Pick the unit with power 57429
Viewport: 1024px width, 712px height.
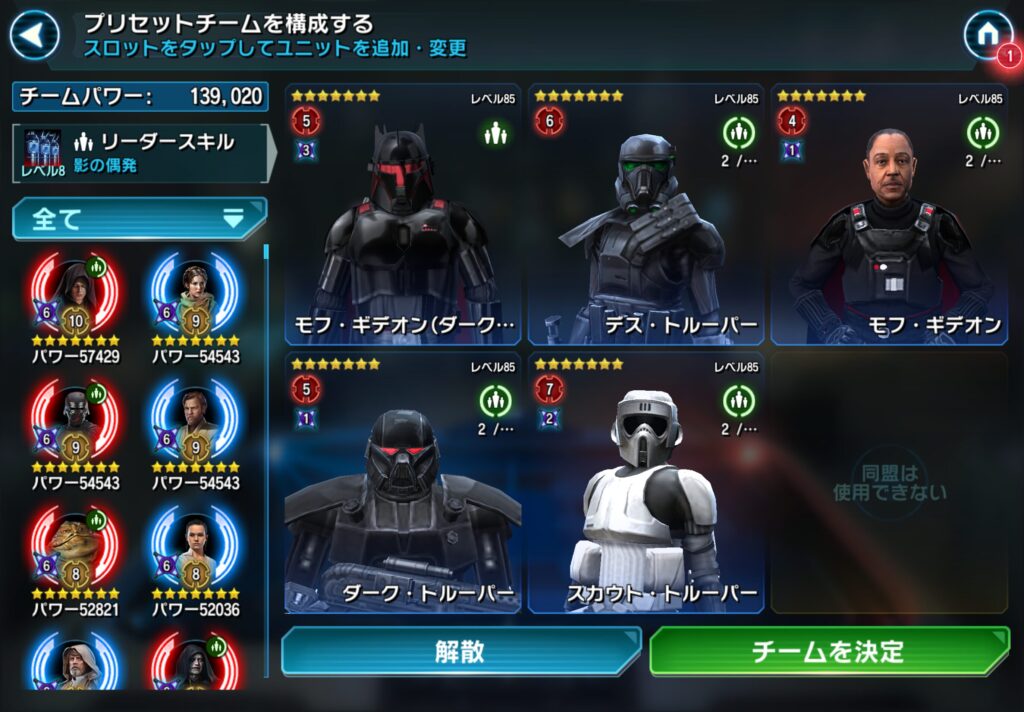[x=75, y=300]
